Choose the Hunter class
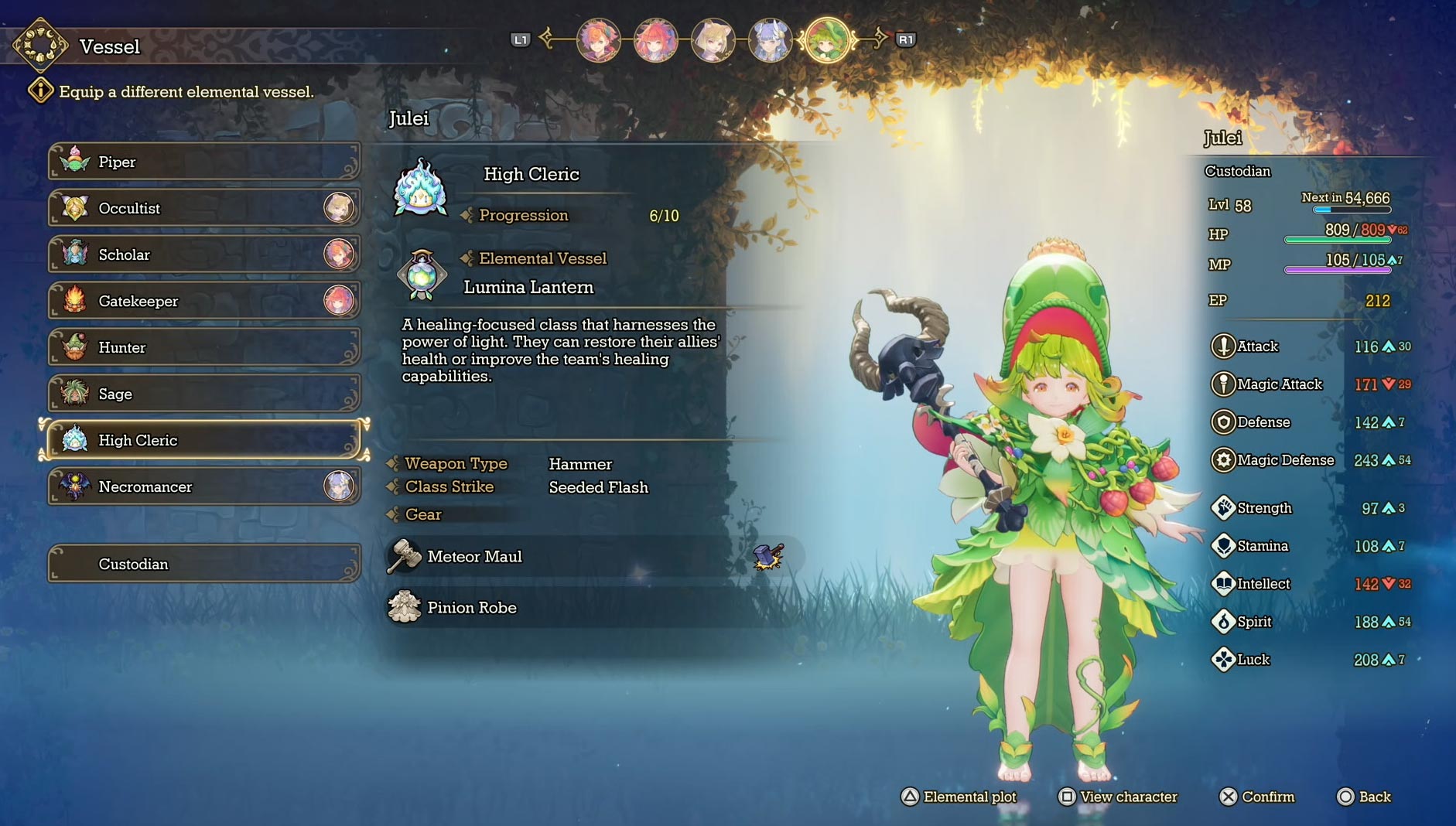The width and height of the screenshot is (1456, 826). pyautogui.click(x=204, y=347)
